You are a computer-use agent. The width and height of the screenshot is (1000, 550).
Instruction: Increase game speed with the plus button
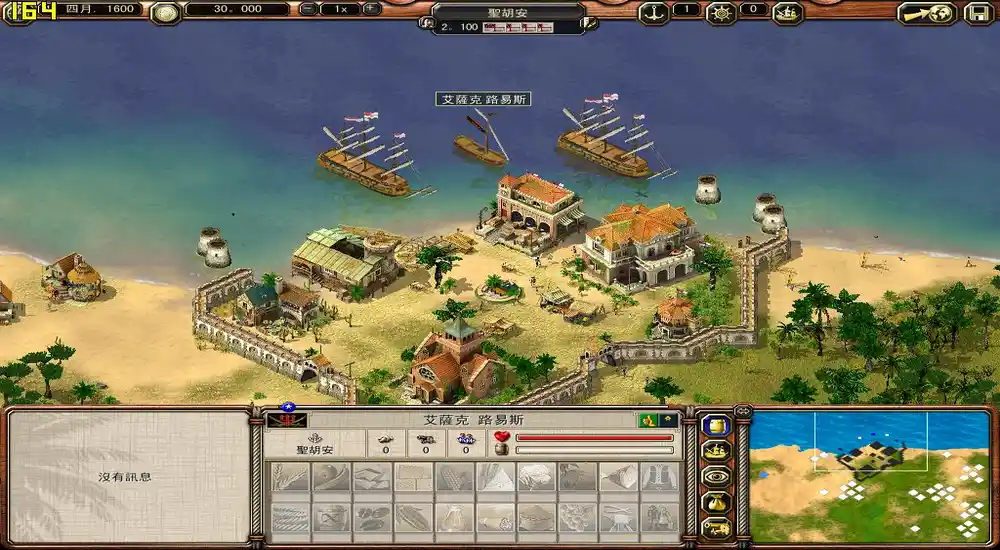coord(371,9)
